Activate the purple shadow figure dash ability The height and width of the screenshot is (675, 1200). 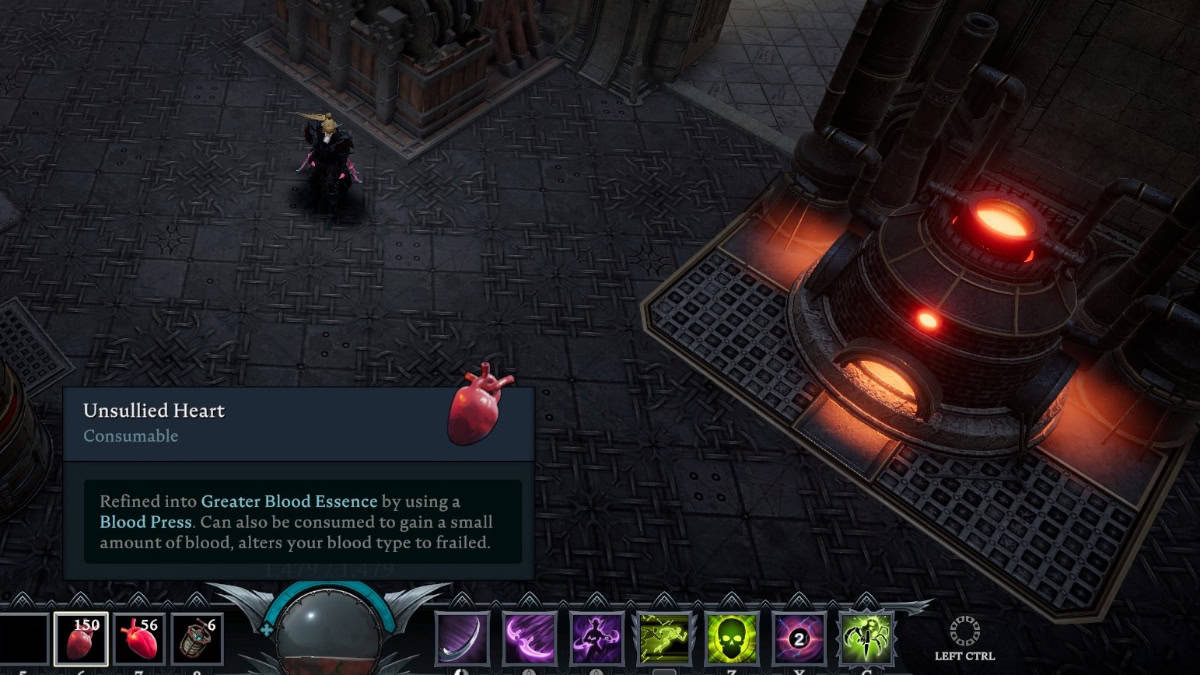tap(597, 639)
